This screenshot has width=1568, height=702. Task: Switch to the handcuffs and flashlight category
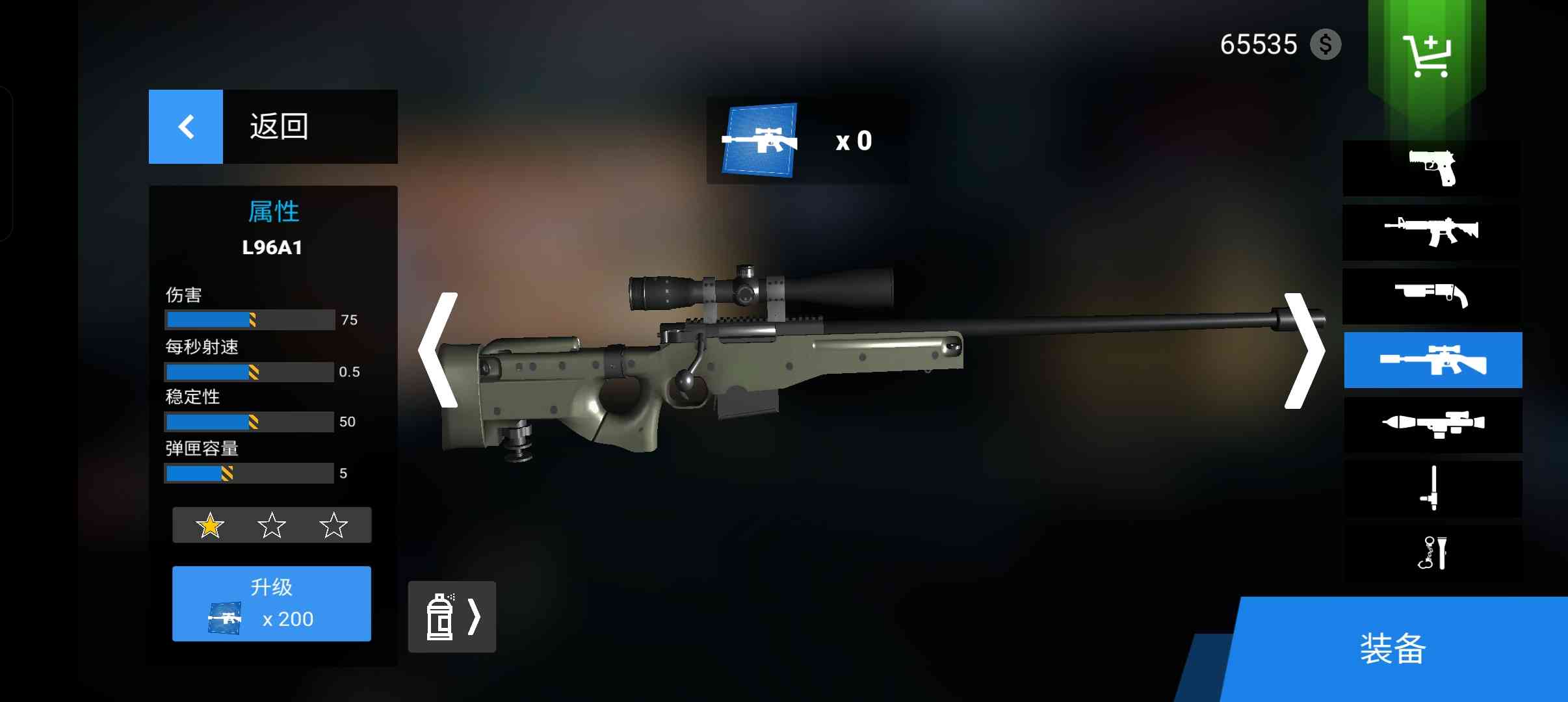click(x=1433, y=553)
